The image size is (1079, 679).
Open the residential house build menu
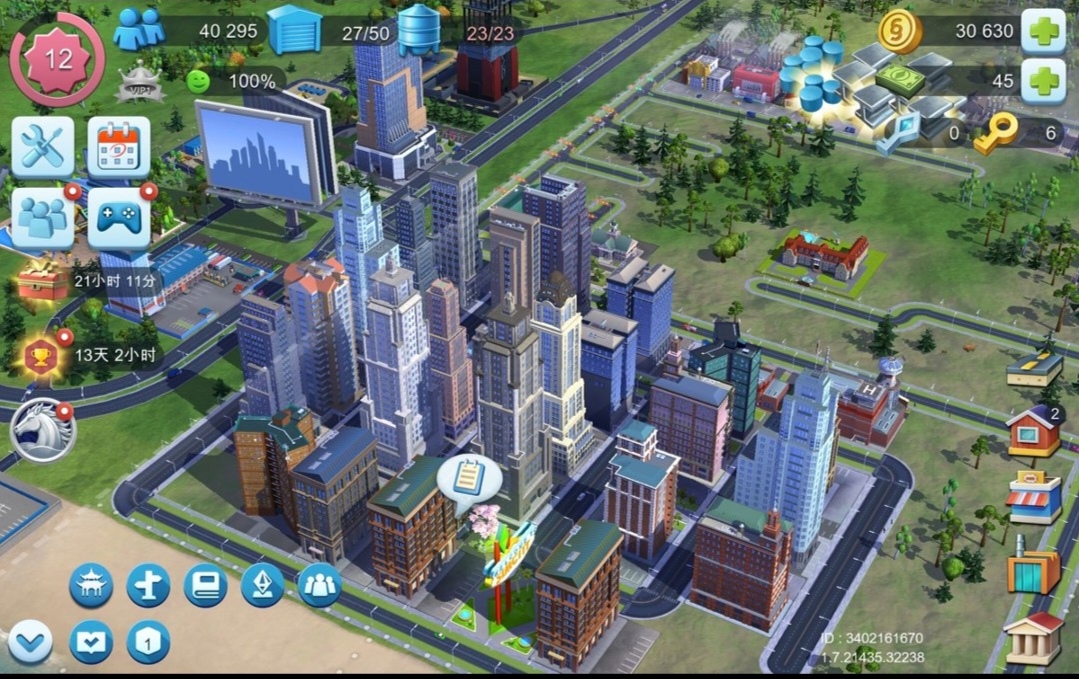click(1033, 431)
